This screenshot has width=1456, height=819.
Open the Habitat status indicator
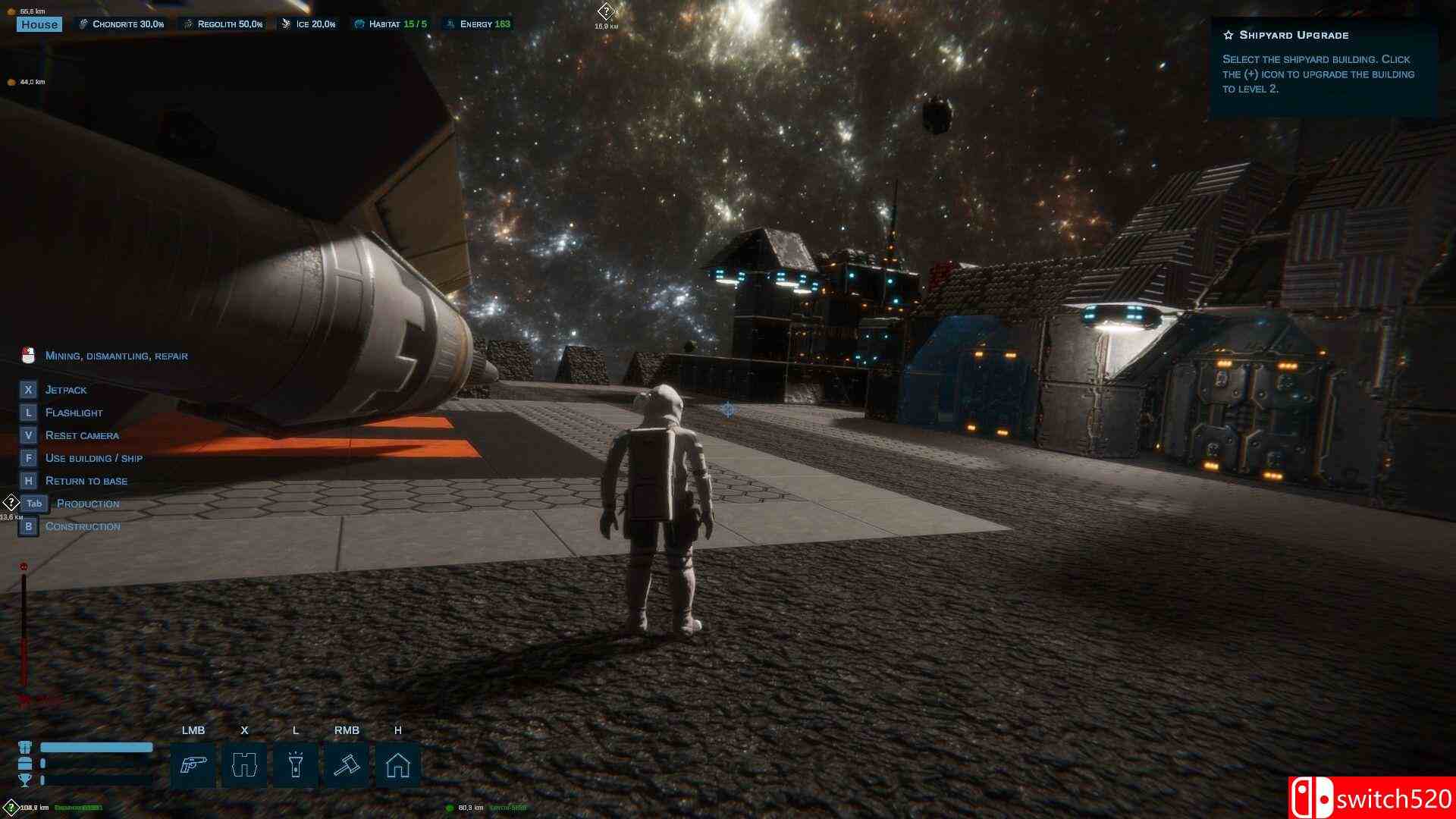tap(391, 24)
